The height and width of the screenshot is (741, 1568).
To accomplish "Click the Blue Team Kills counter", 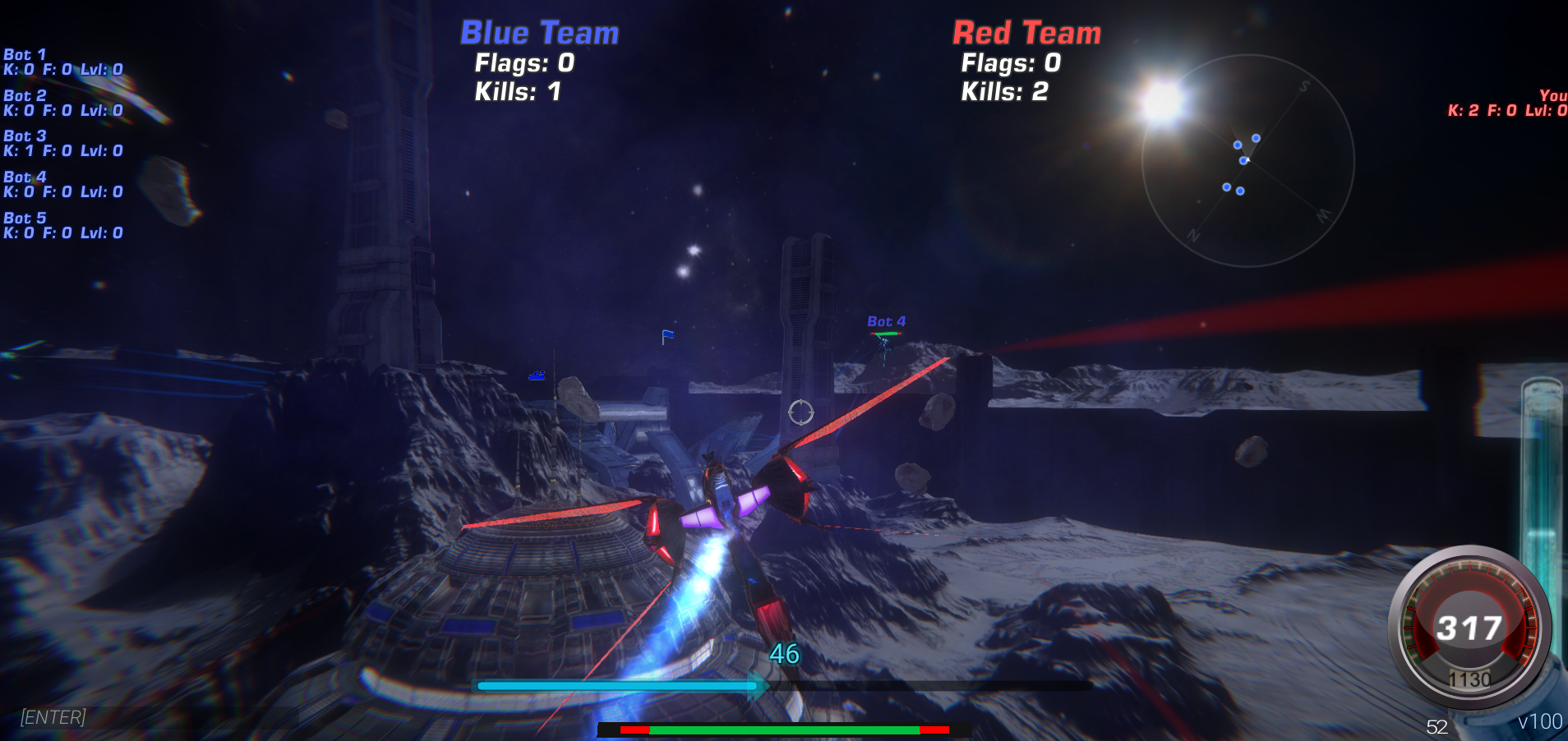I will 516,92.
